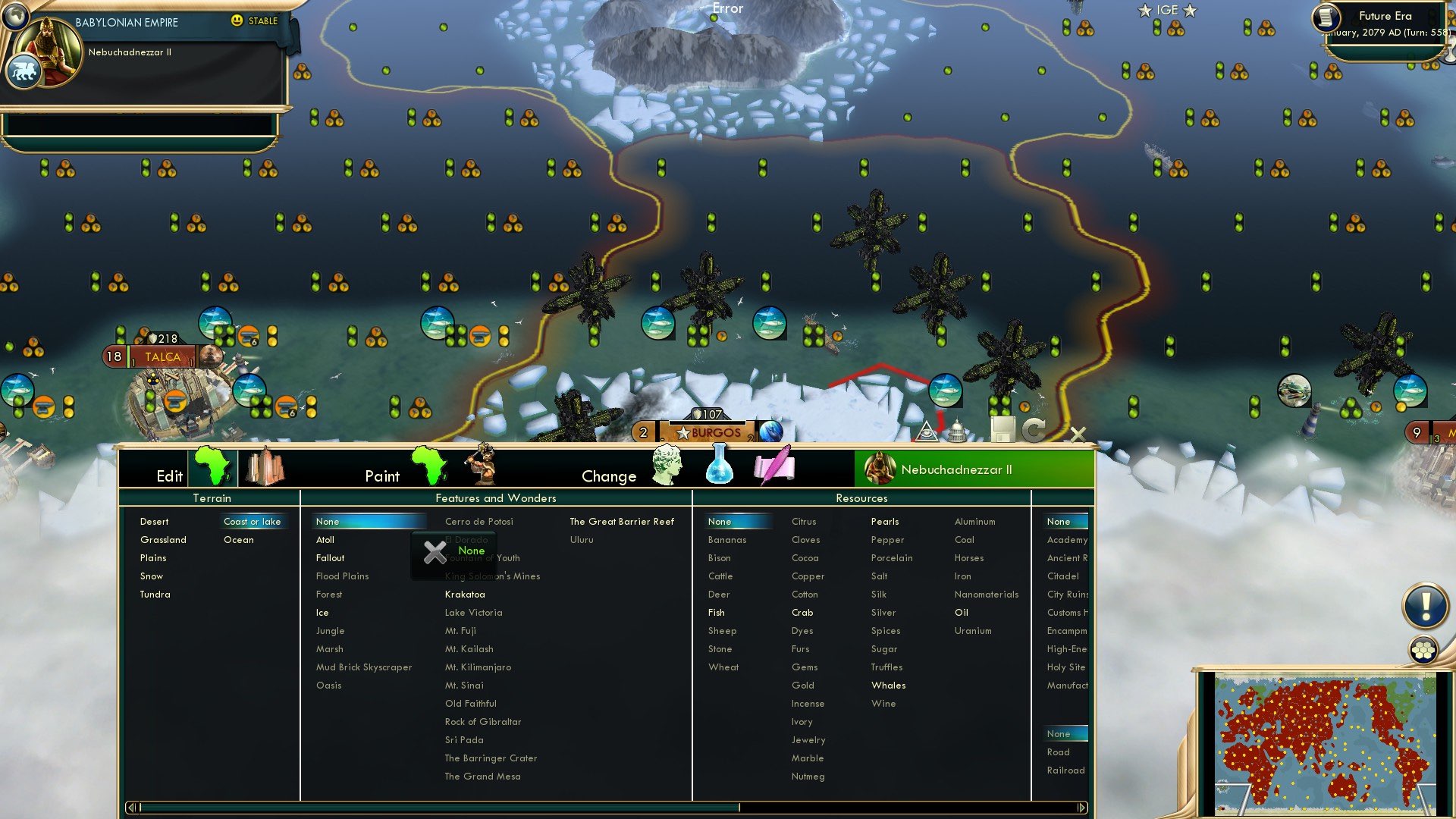Viewport: 1456px width, 819px height.
Task: Switch to the Change tab
Action: point(609,475)
